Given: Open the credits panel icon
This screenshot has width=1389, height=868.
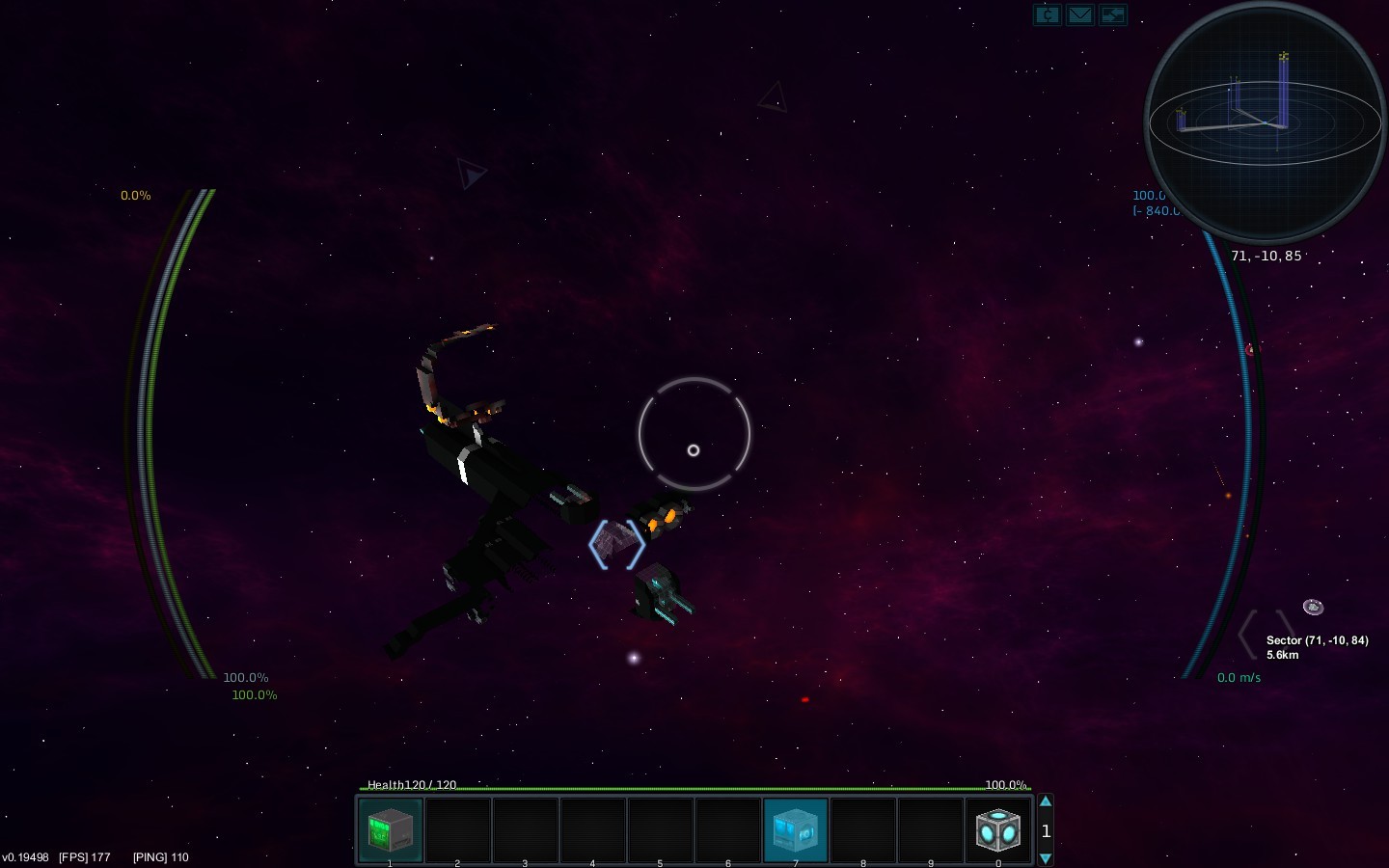Looking at the screenshot, I should [x=1048, y=15].
